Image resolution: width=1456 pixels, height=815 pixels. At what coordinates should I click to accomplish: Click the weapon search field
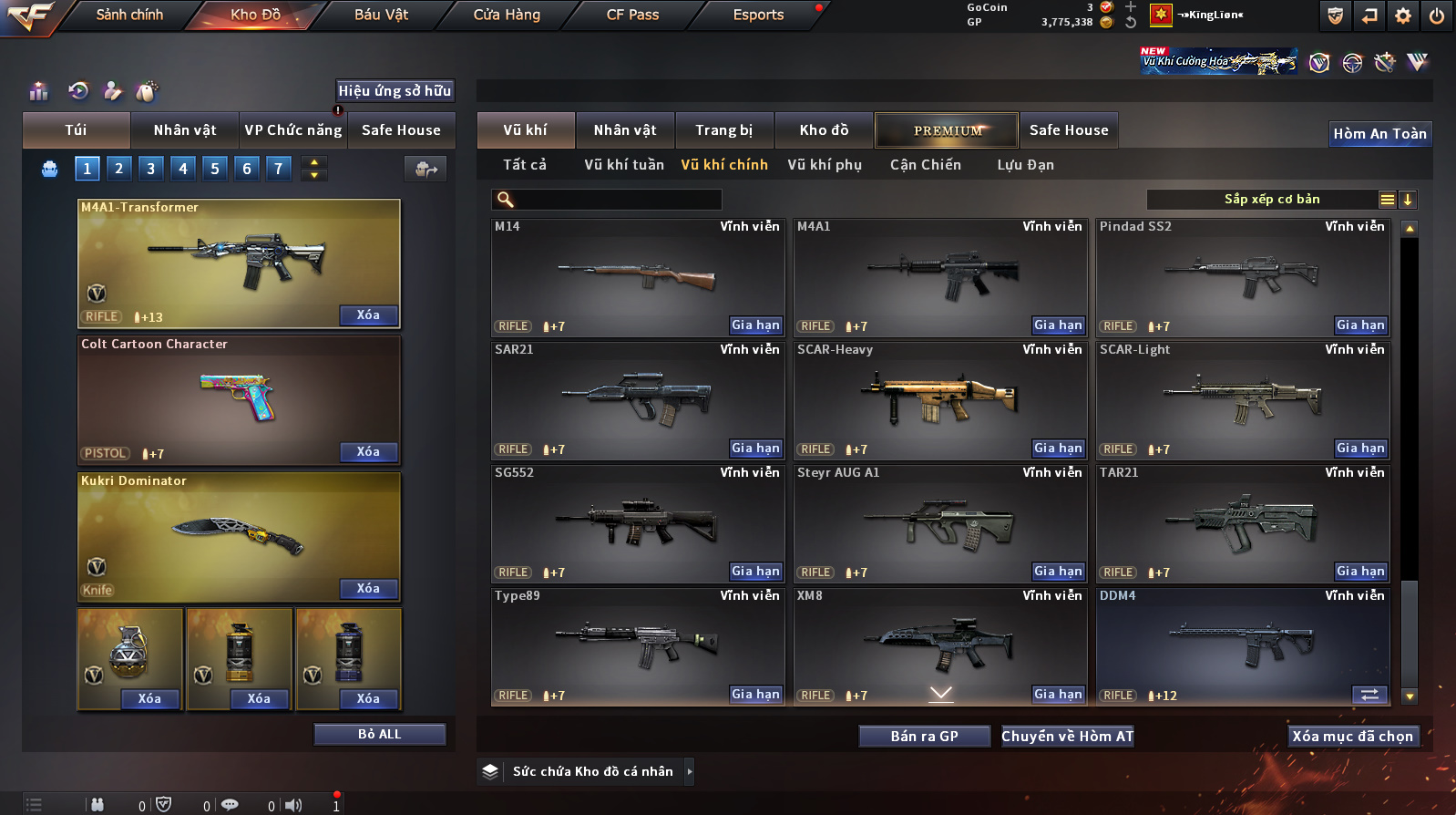[x=616, y=200]
